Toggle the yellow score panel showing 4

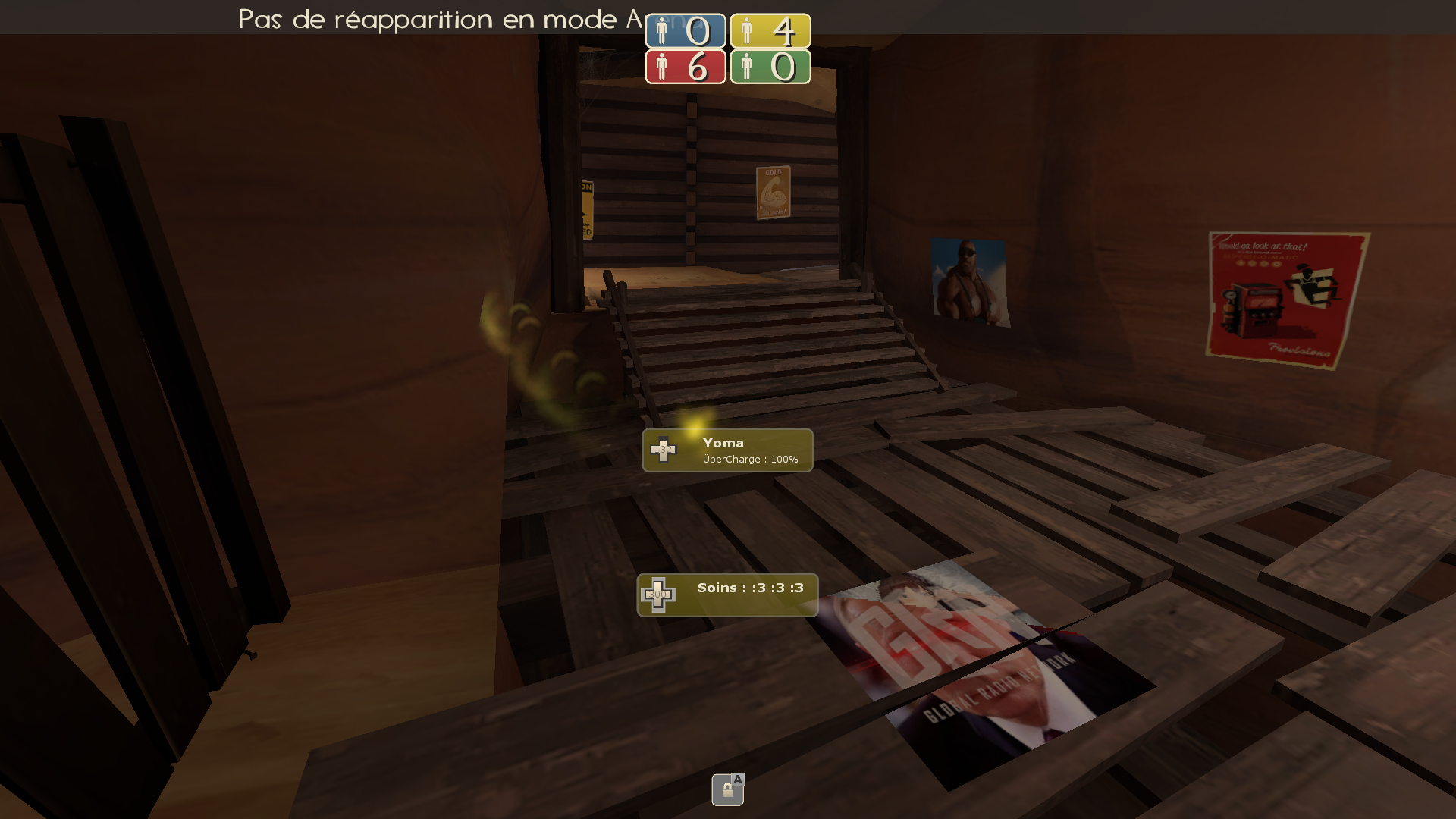point(770,31)
